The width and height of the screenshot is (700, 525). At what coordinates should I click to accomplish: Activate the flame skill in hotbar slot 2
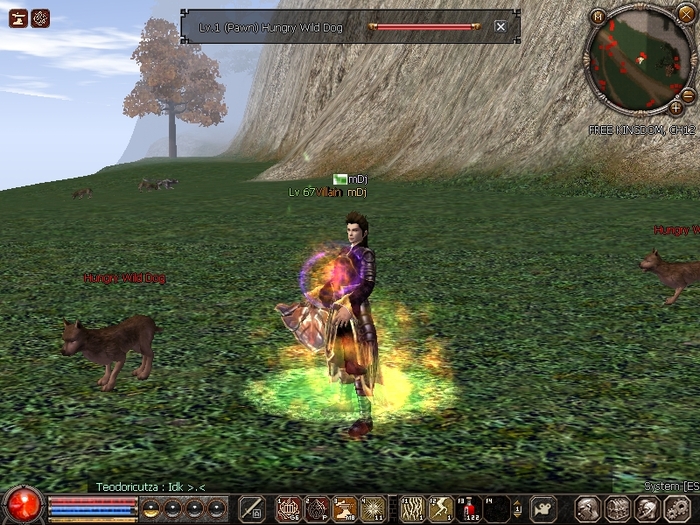coord(316,509)
